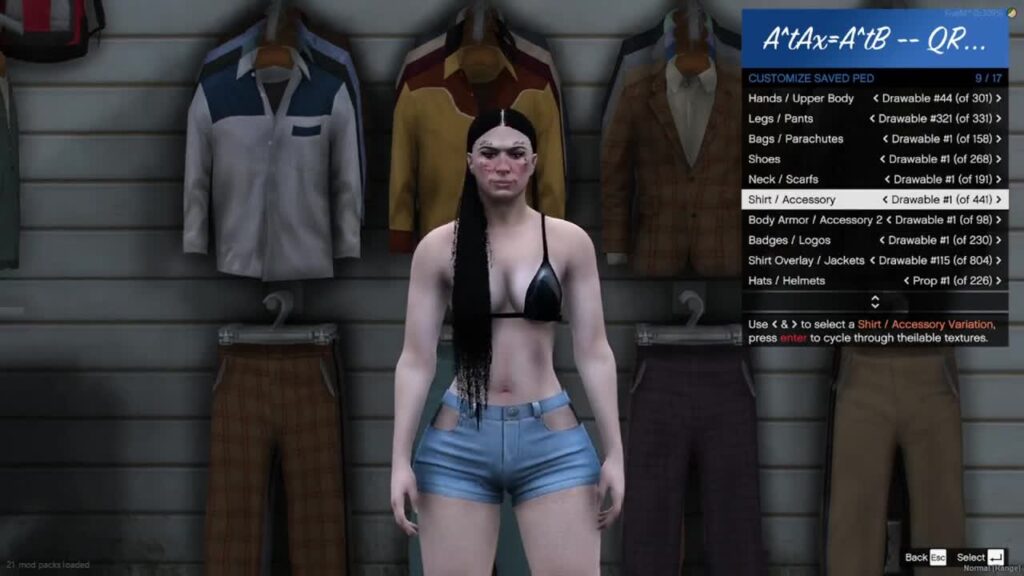Pick the Neck / Scarfs entry
The width and height of the screenshot is (1024, 576).
[x=874, y=179]
